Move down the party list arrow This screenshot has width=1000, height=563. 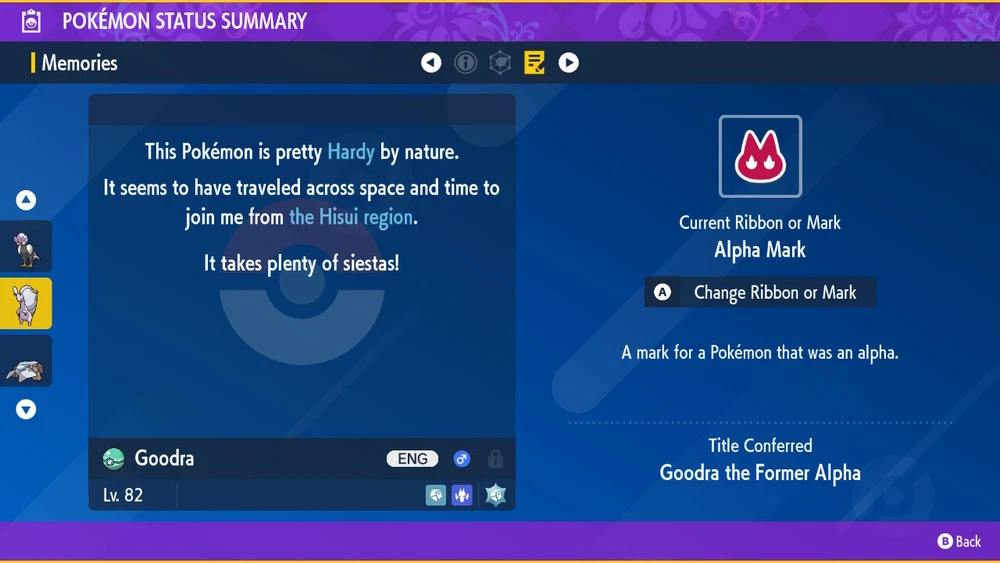click(x=26, y=409)
